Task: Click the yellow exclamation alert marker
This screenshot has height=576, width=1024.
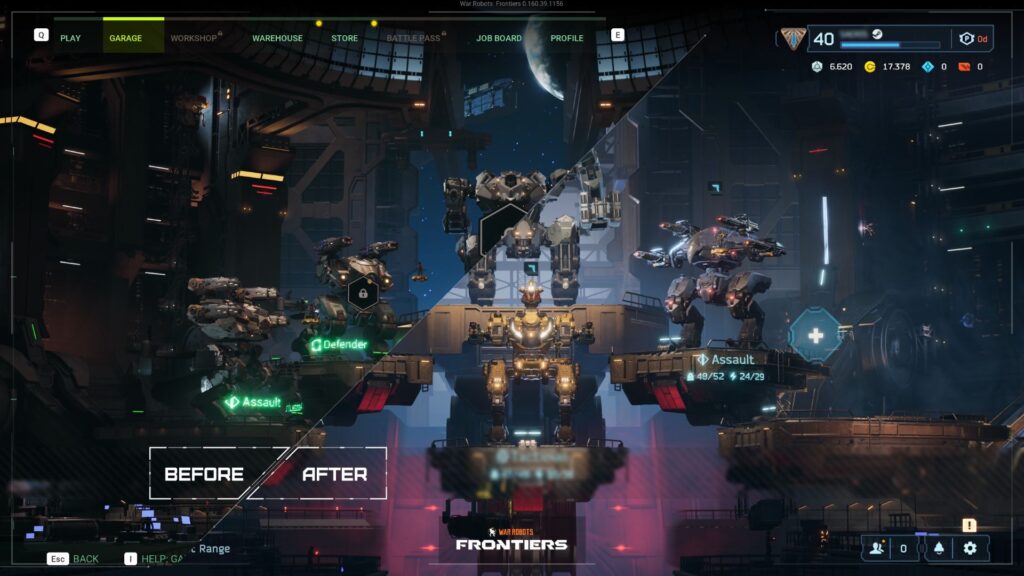Action: point(969,525)
